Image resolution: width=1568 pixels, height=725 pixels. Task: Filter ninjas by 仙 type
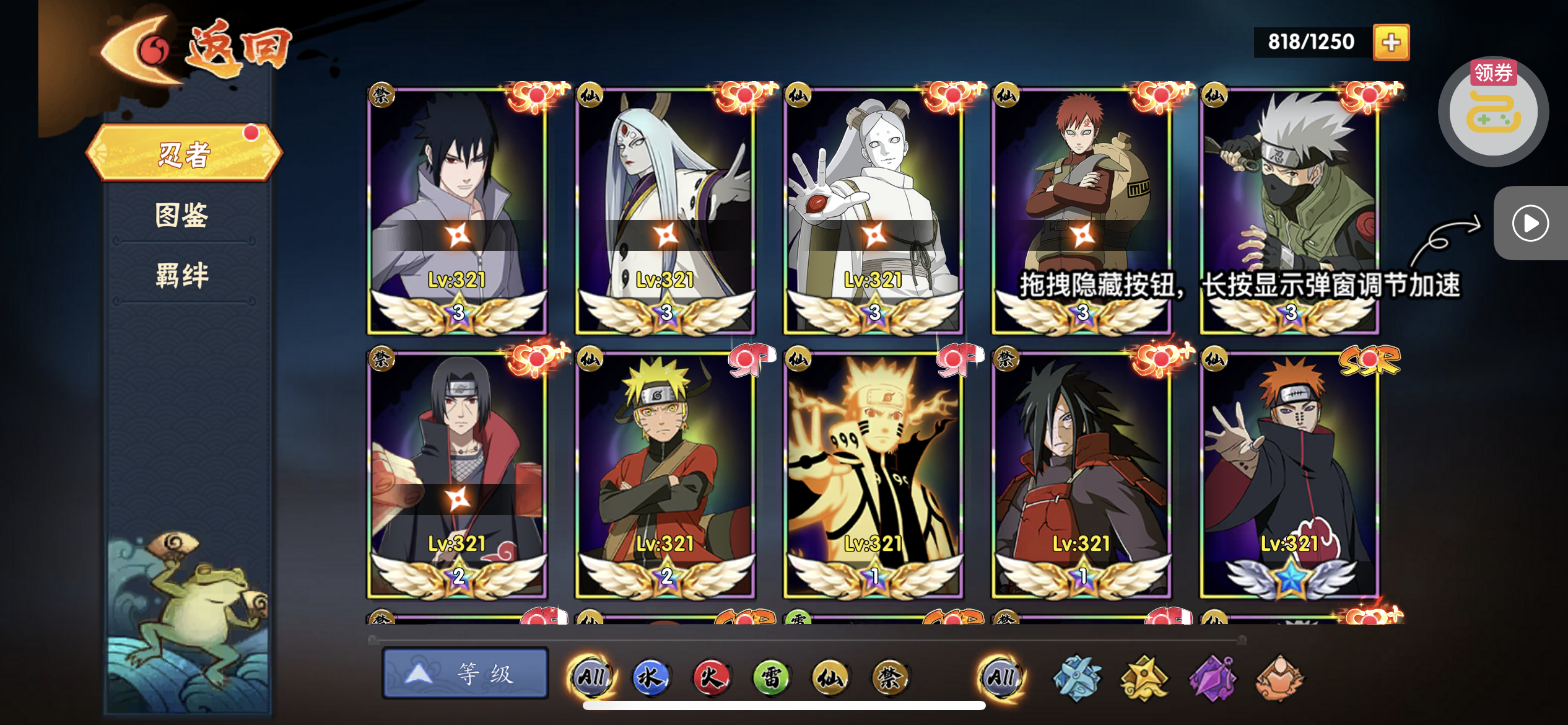[830, 677]
